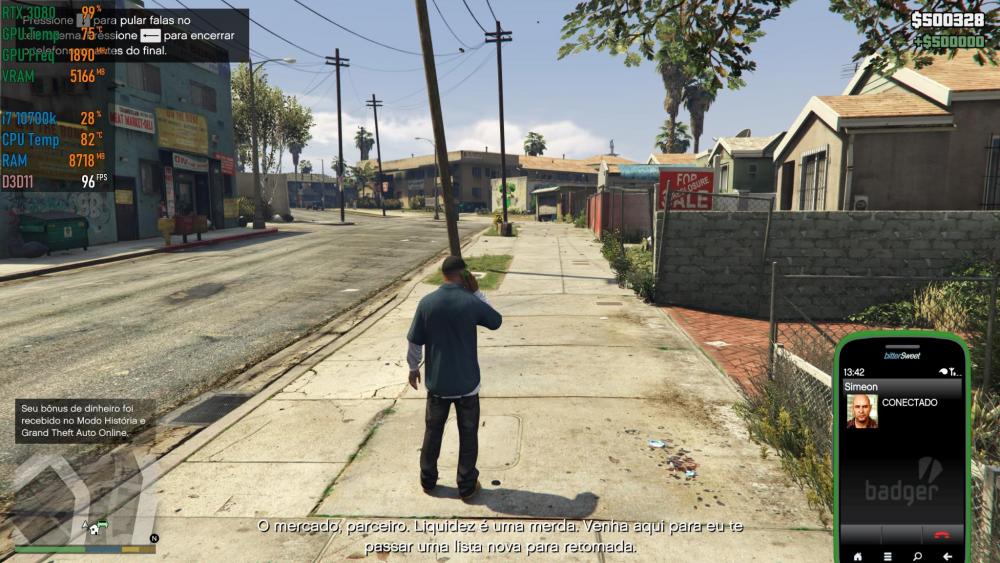Tap the phone's magnifying glass search icon

(917, 555)
